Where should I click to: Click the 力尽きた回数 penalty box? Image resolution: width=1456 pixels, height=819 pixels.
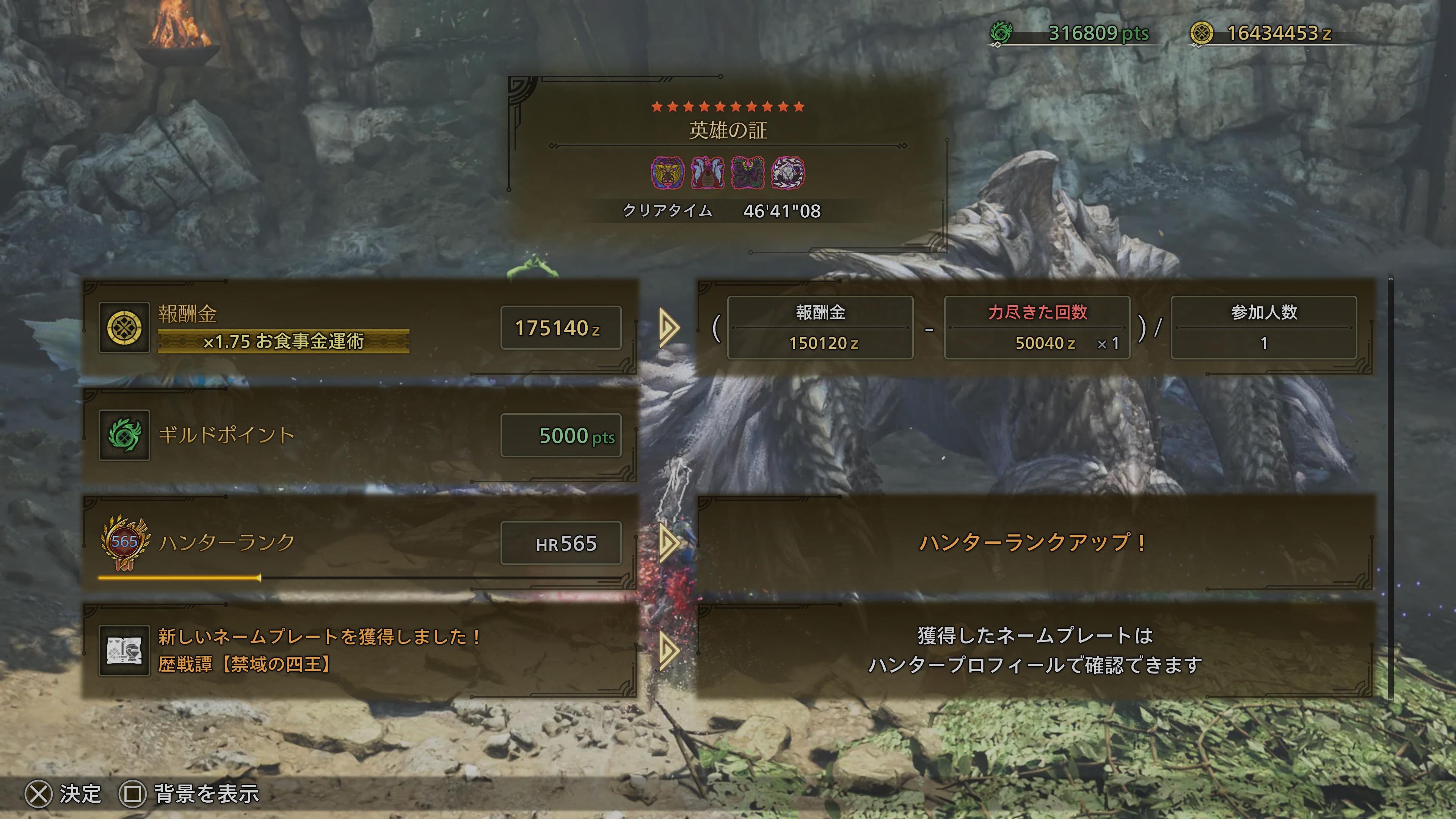coord(1037,328)
